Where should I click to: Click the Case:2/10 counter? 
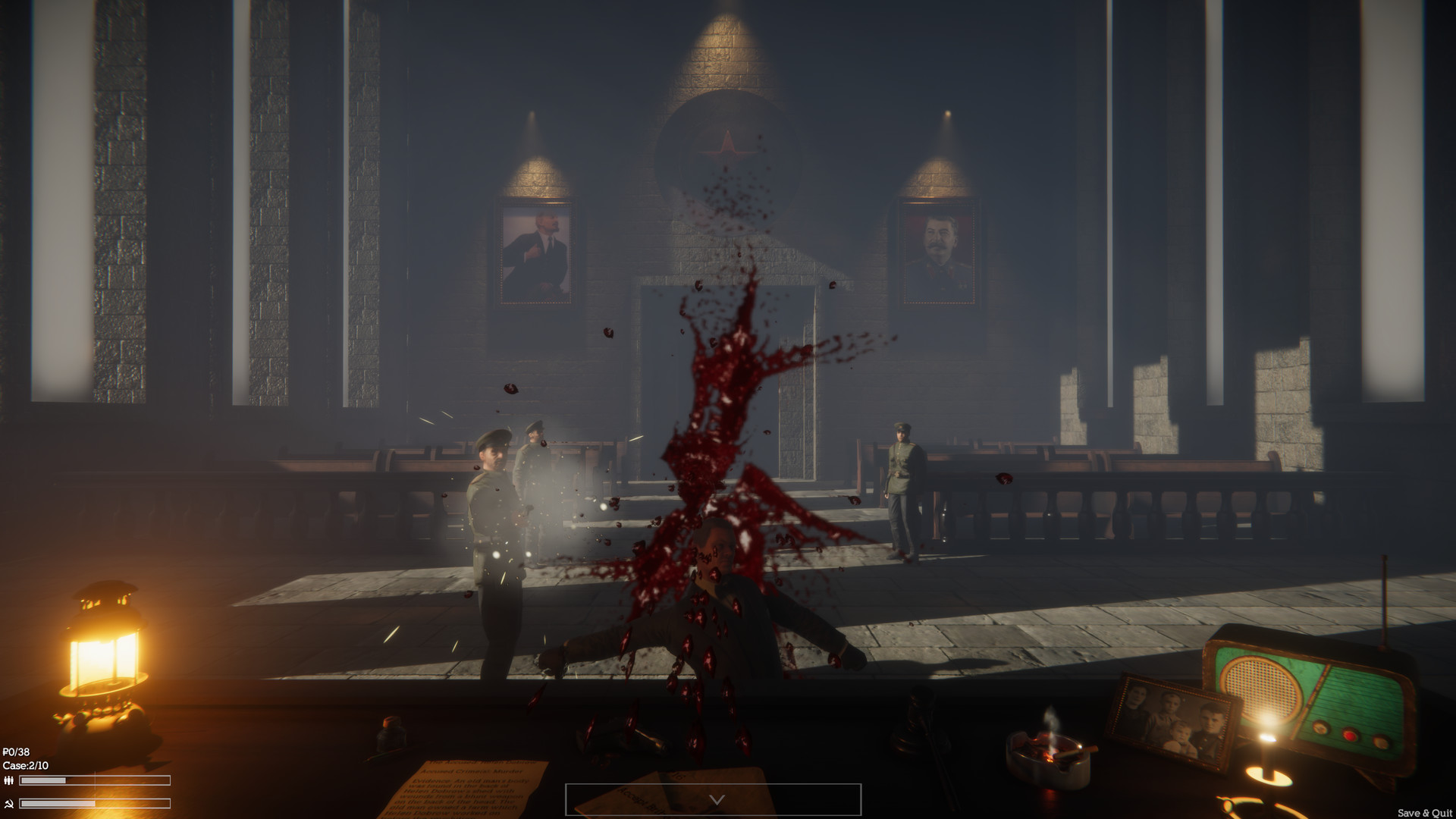click(x=27, y=764)
